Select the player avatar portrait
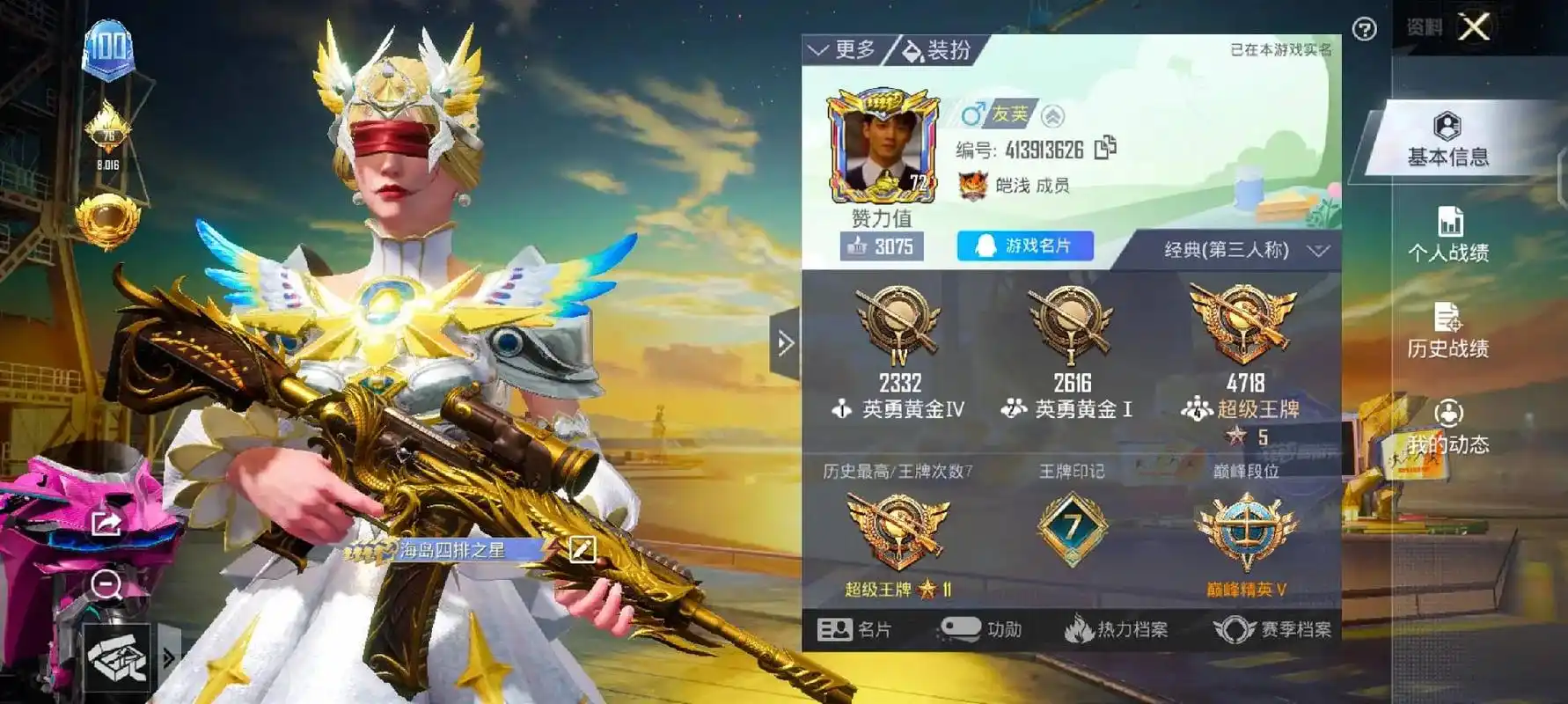Screen dimensions: 1568x704 pyautogui.click(x=883, y=147)
